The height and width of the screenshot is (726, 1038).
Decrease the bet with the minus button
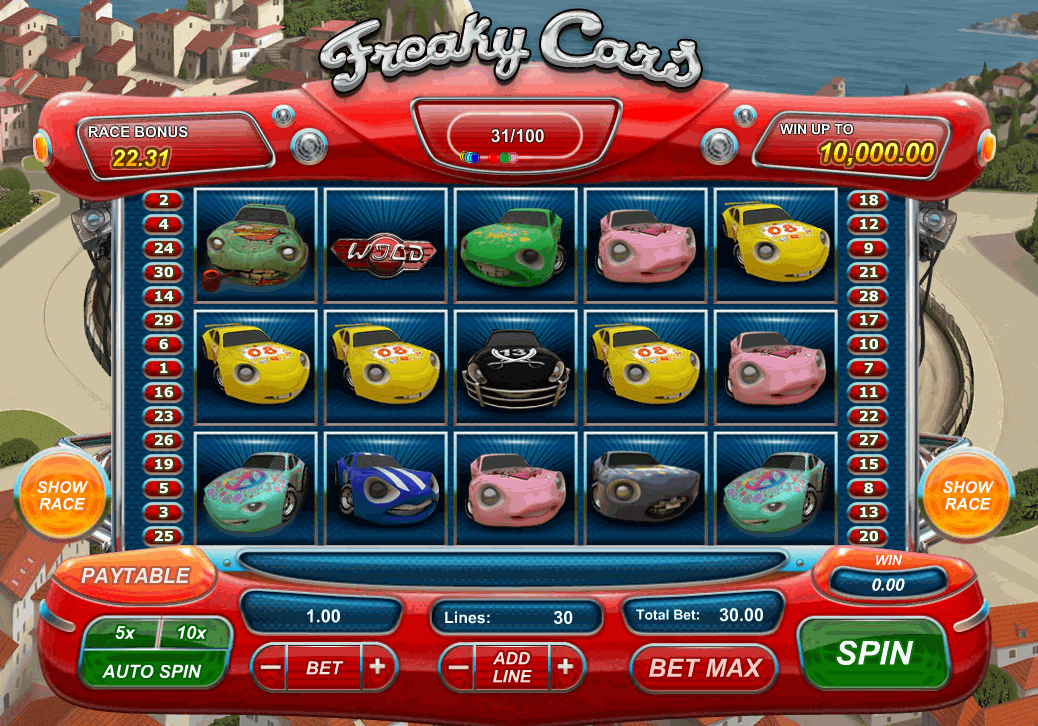click(269, 667)
